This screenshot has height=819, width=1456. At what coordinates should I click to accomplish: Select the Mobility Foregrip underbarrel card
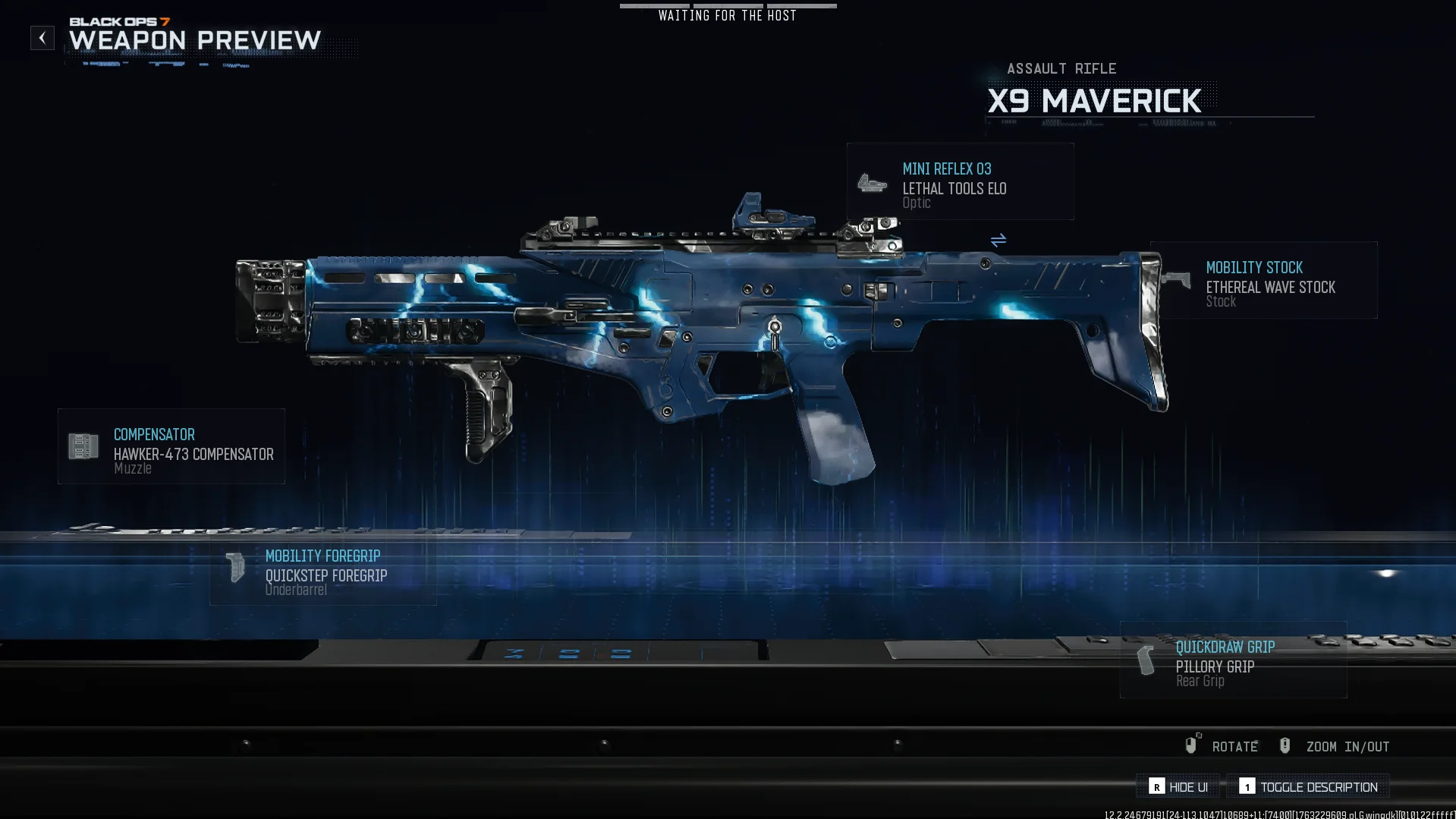[x=323, y=569]
